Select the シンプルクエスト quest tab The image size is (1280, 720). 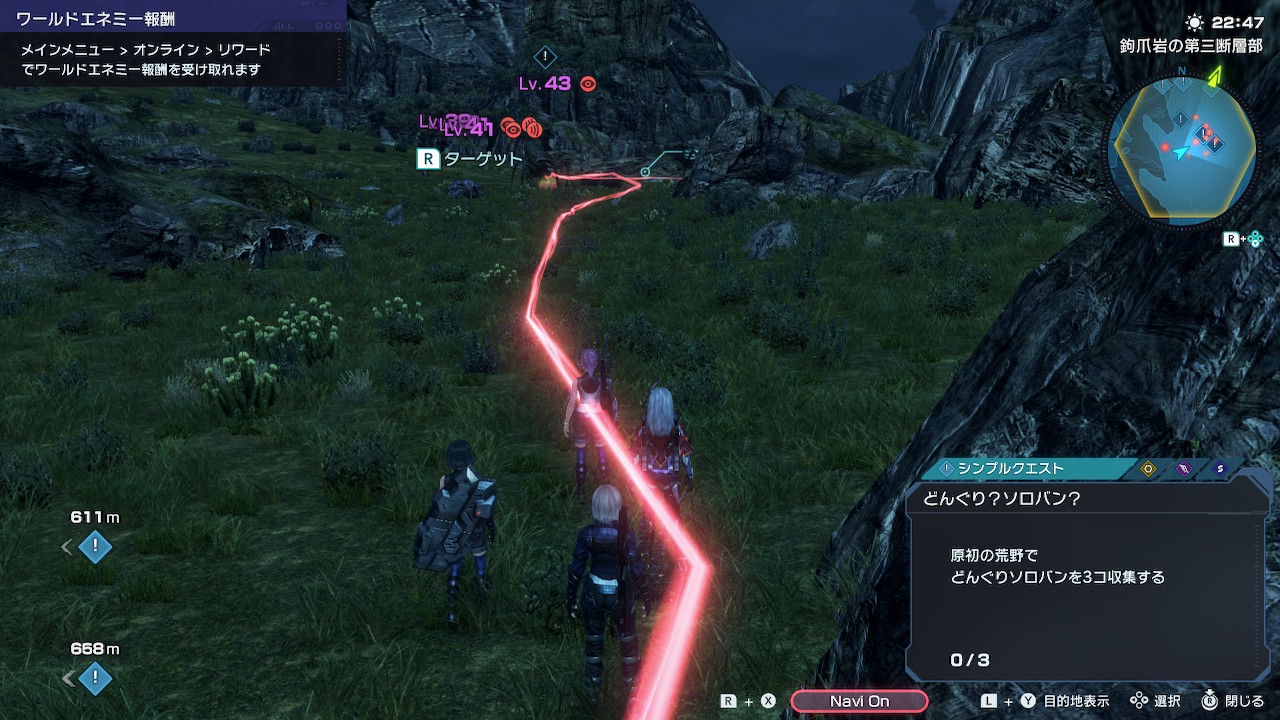click(1010, 468)
